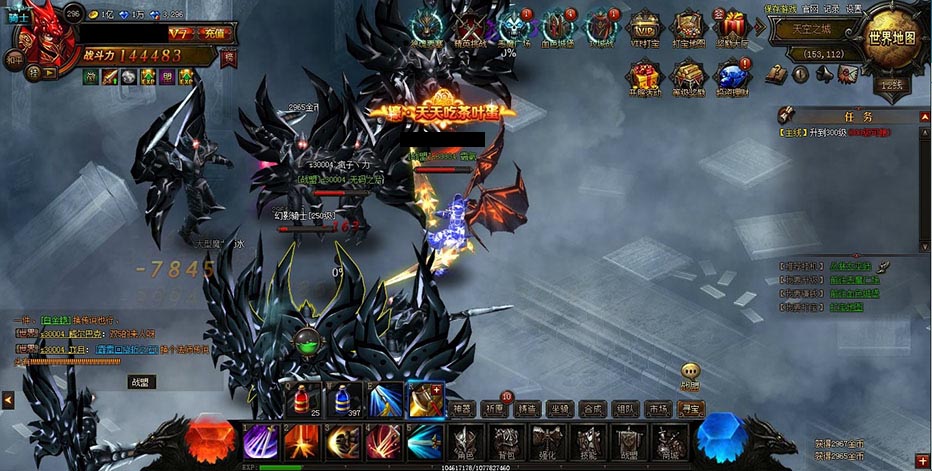932x471 pixels.
Task: Switch to the 战盟 chat tab
Action: point(142,381)
